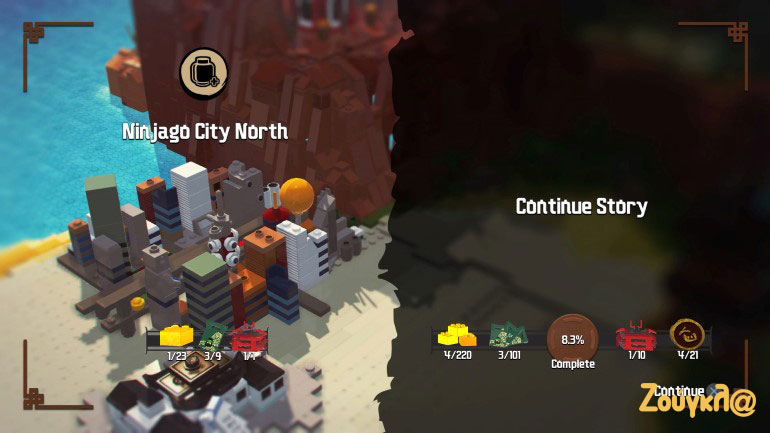Viewport: 770px width, 433px height.
Task: Click the minifigure marker above Ninjago City North
Action: pos(204,72)
